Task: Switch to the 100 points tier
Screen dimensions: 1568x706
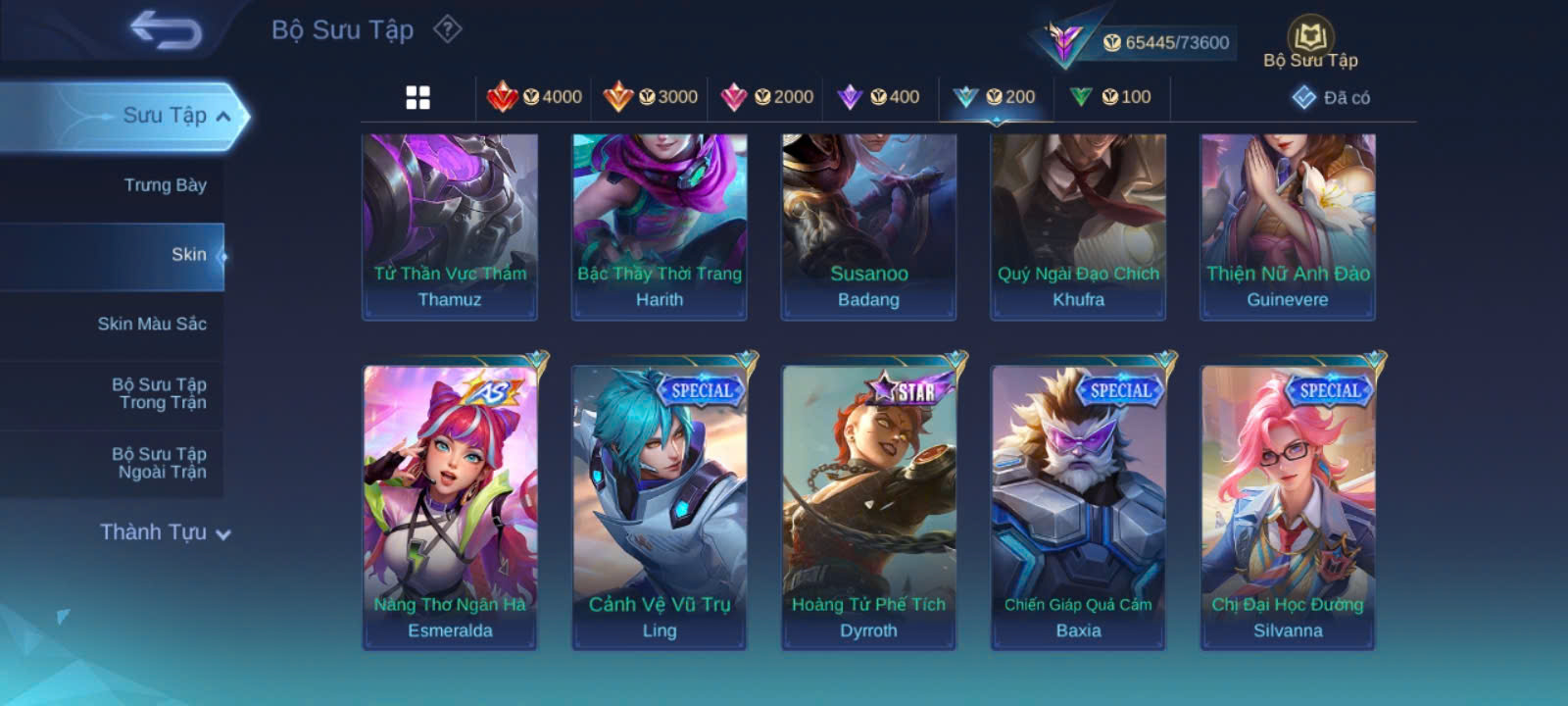Action: coord(1111,97)
